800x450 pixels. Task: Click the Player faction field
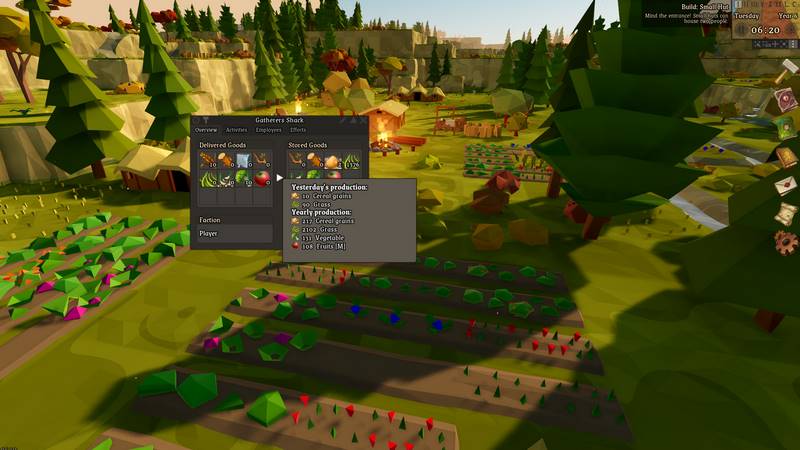[234, 233]
